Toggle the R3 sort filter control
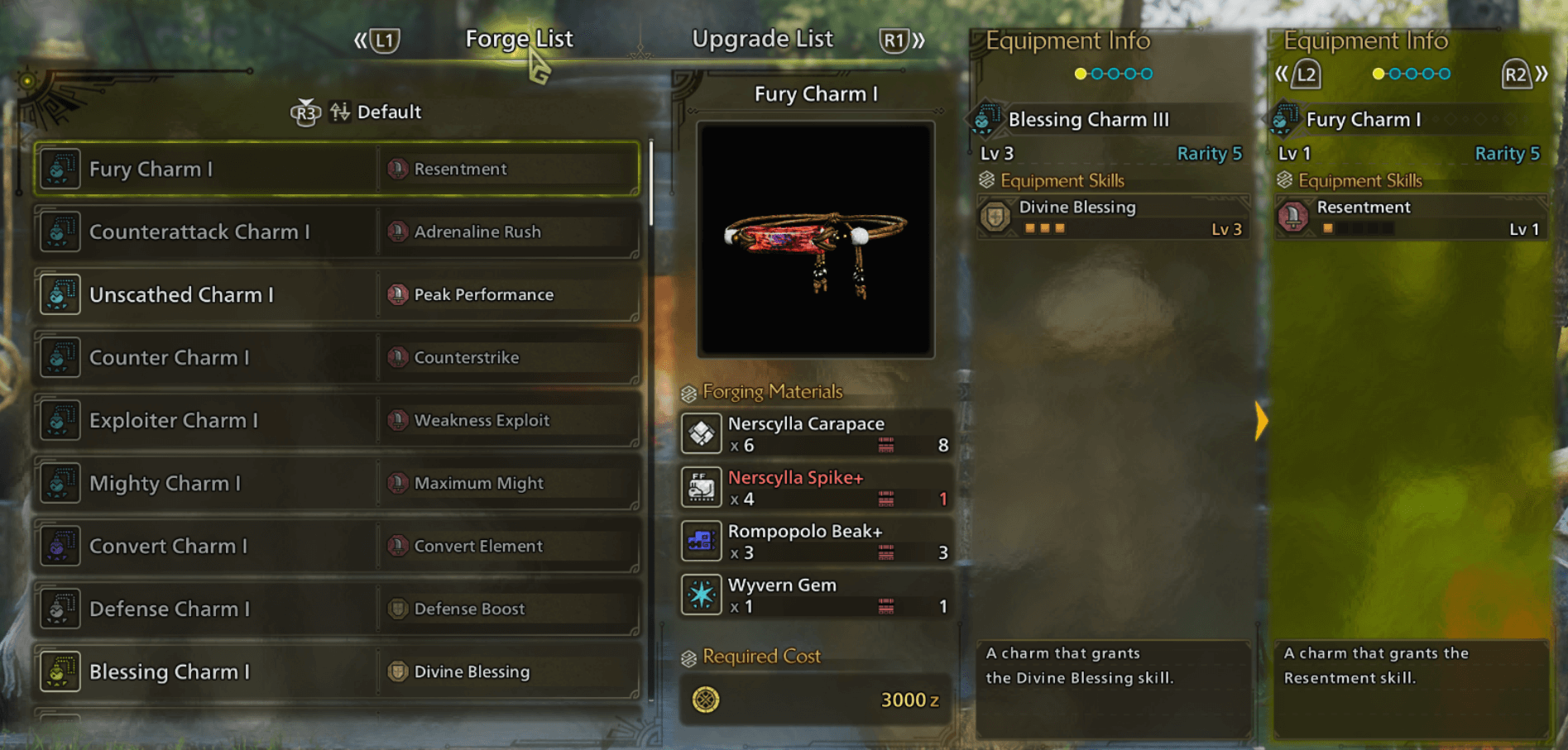This screenshot has width=1568, height=750. 304,112
